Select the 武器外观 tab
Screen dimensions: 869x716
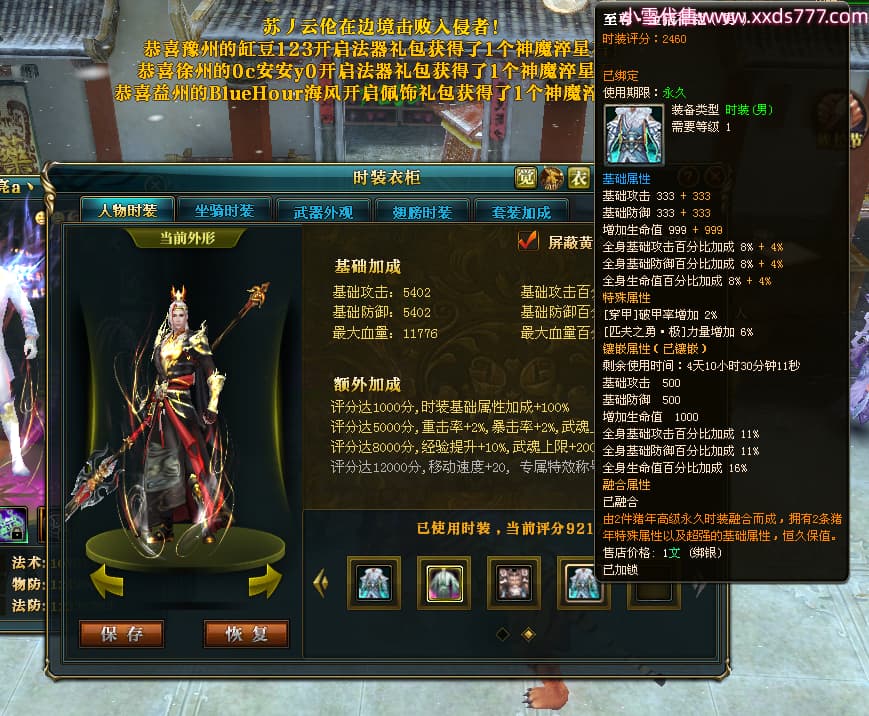322,212
